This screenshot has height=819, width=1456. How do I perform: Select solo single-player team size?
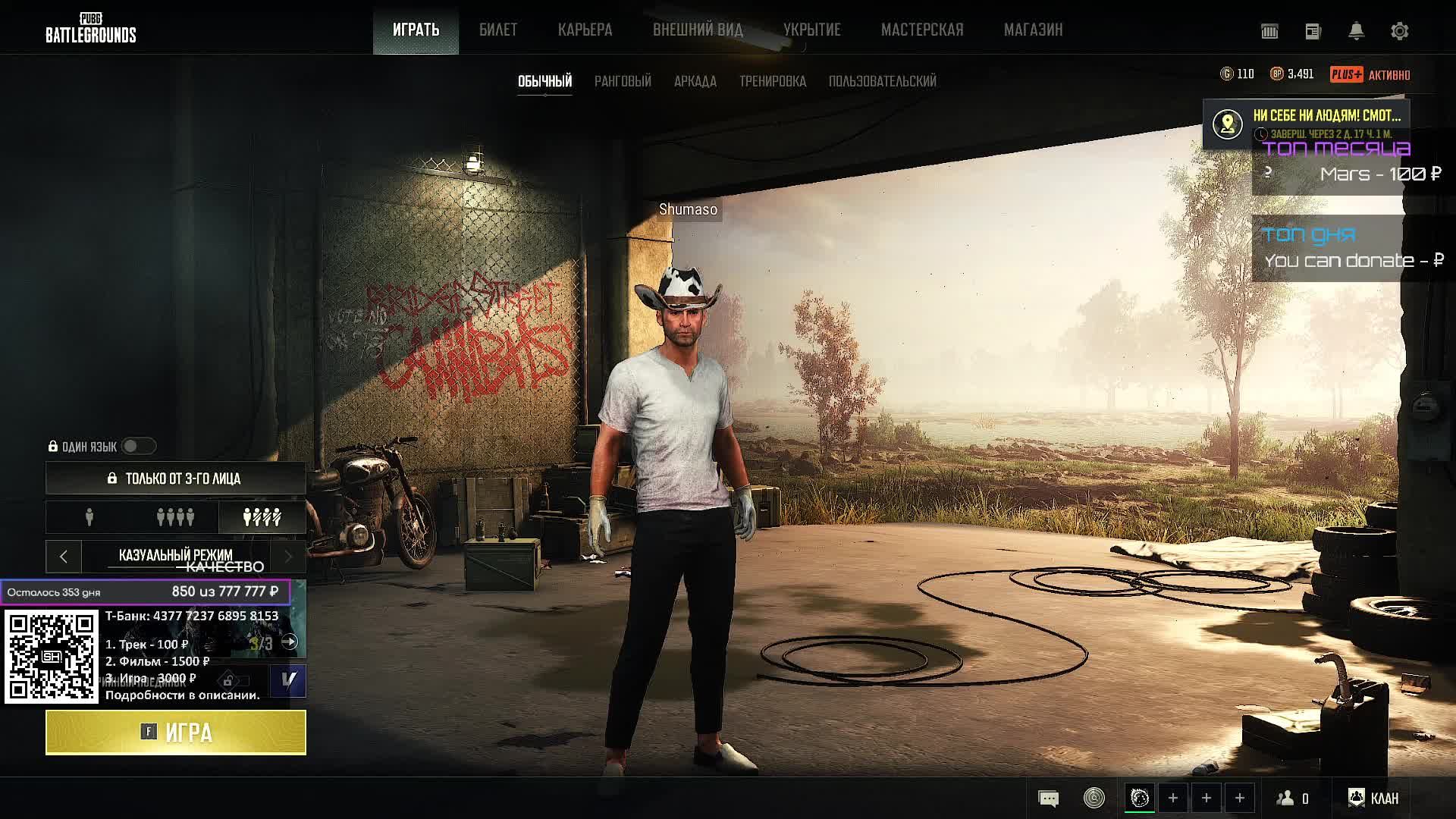tap(89, 517)
